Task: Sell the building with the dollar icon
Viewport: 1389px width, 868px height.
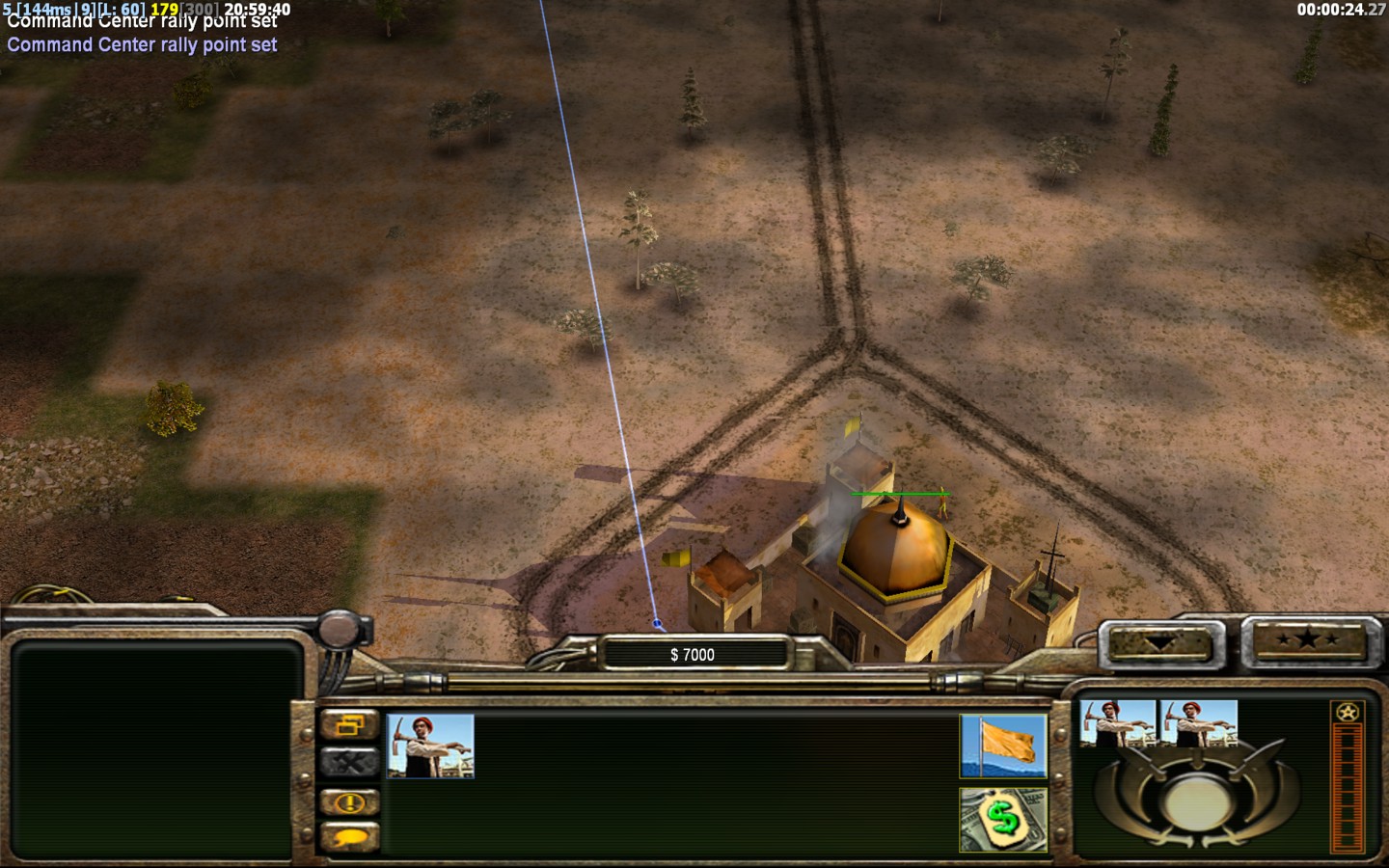Action: coord(1003,820)
